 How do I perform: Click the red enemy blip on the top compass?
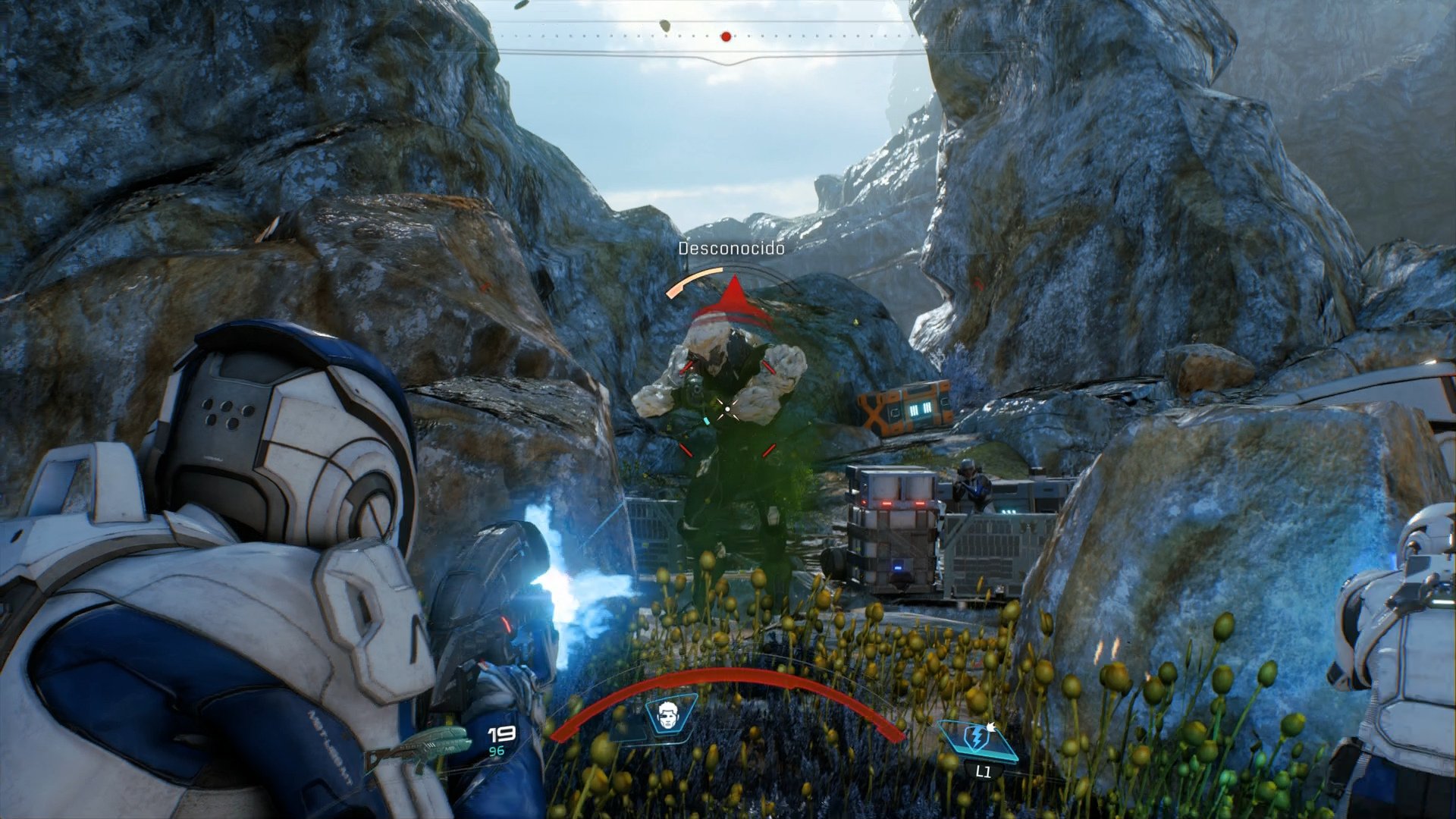pos(724,35)
